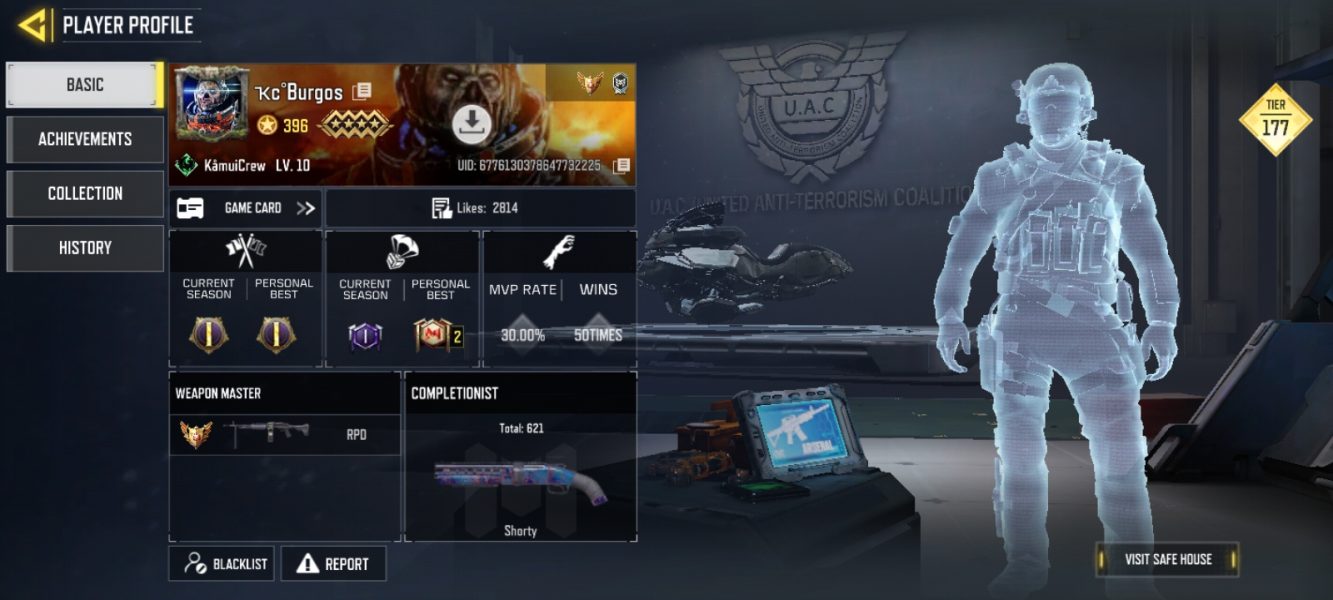Open the MVP rate and wins panel
This screenshot has width=1333, height=600.
tap(559, 299)
